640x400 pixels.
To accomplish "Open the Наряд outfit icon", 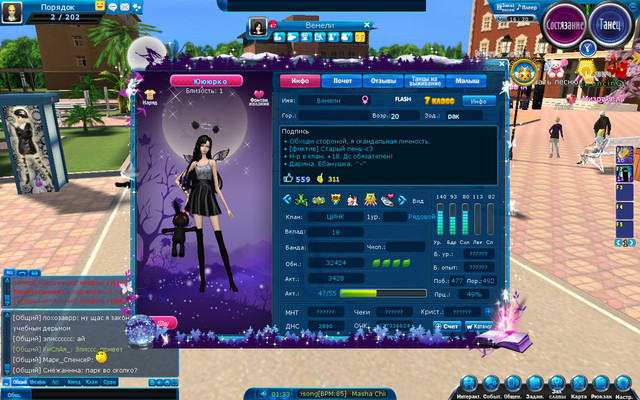I will point(151,96).
